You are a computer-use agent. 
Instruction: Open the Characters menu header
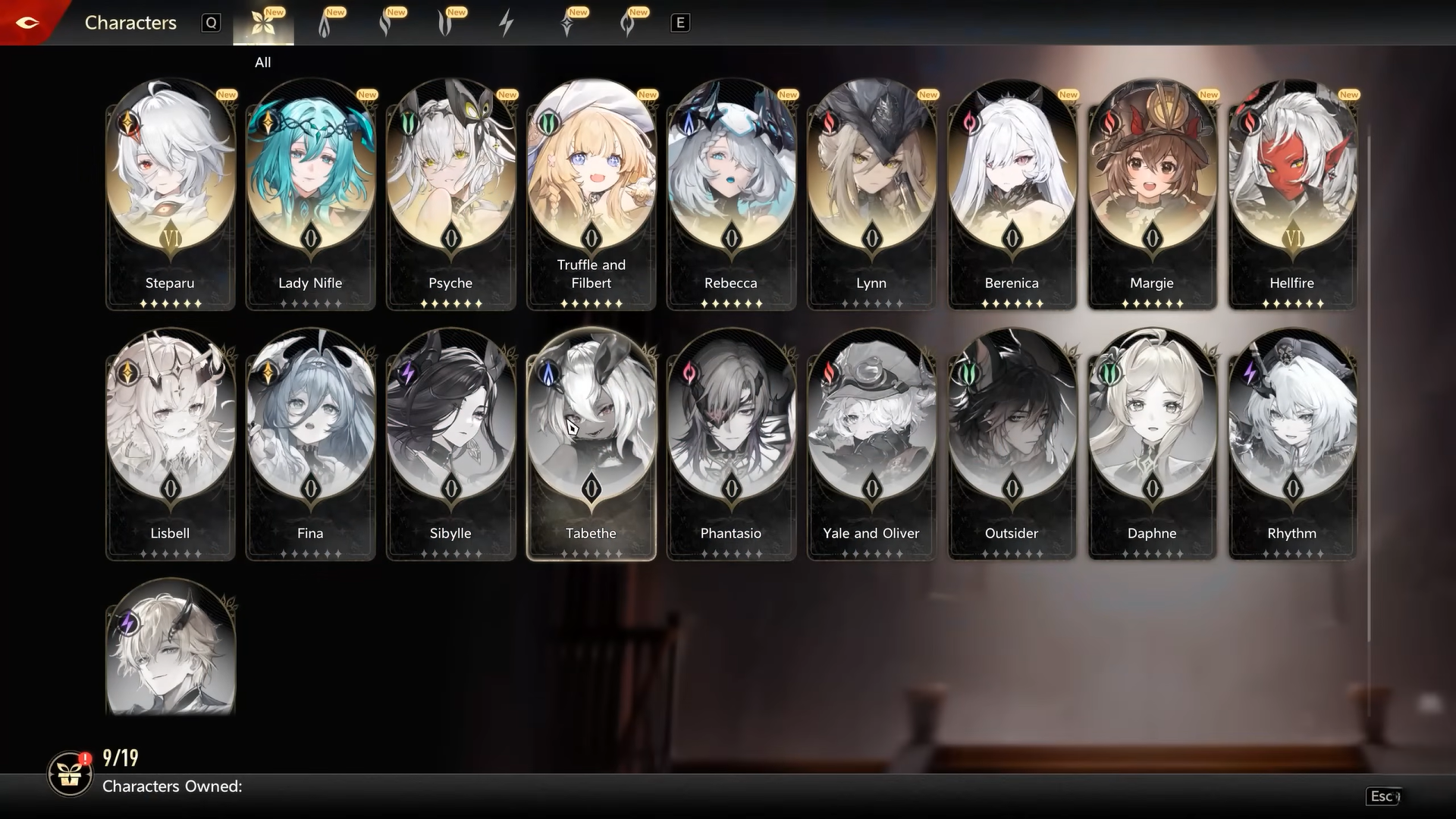pyautogui.click(x=130, y=23)
